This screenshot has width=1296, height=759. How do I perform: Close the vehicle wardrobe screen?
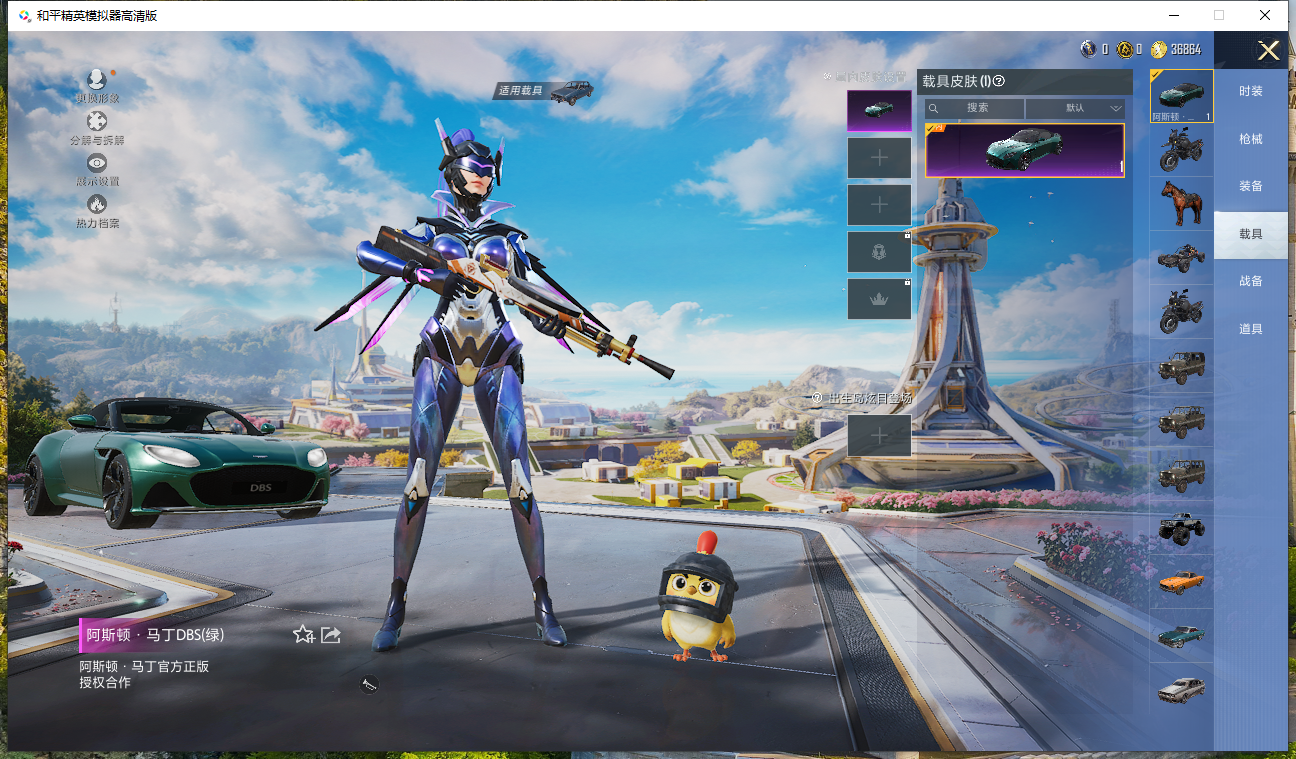1268,51
